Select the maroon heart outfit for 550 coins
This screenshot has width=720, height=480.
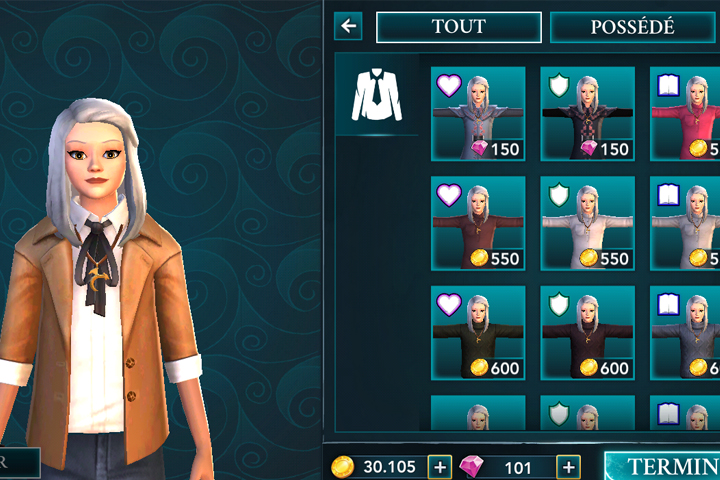click(477, 223)
